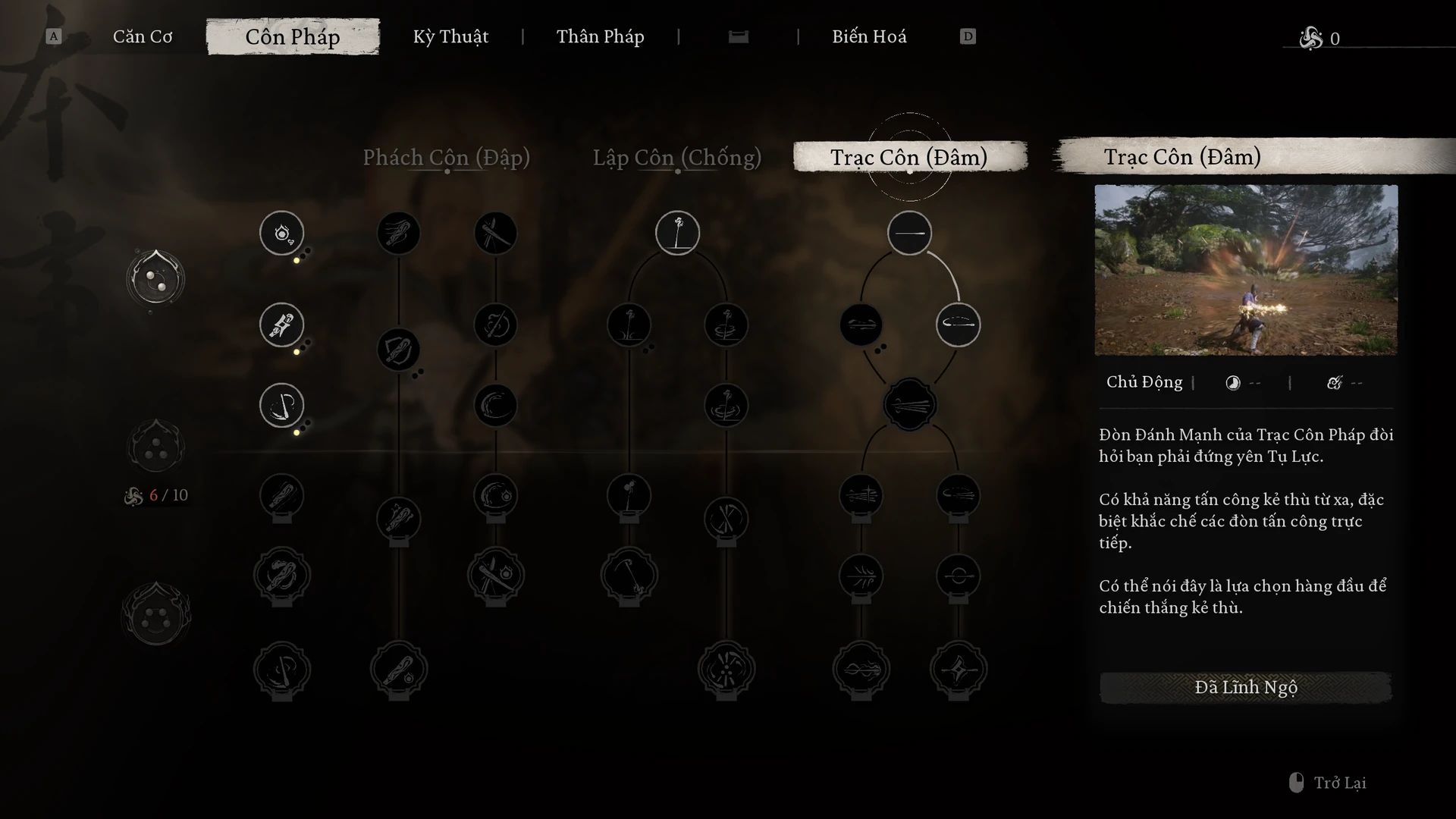1456x819 pixels.
Task: Open the locked middle tab with dark icon
Action: pos(738,36)
